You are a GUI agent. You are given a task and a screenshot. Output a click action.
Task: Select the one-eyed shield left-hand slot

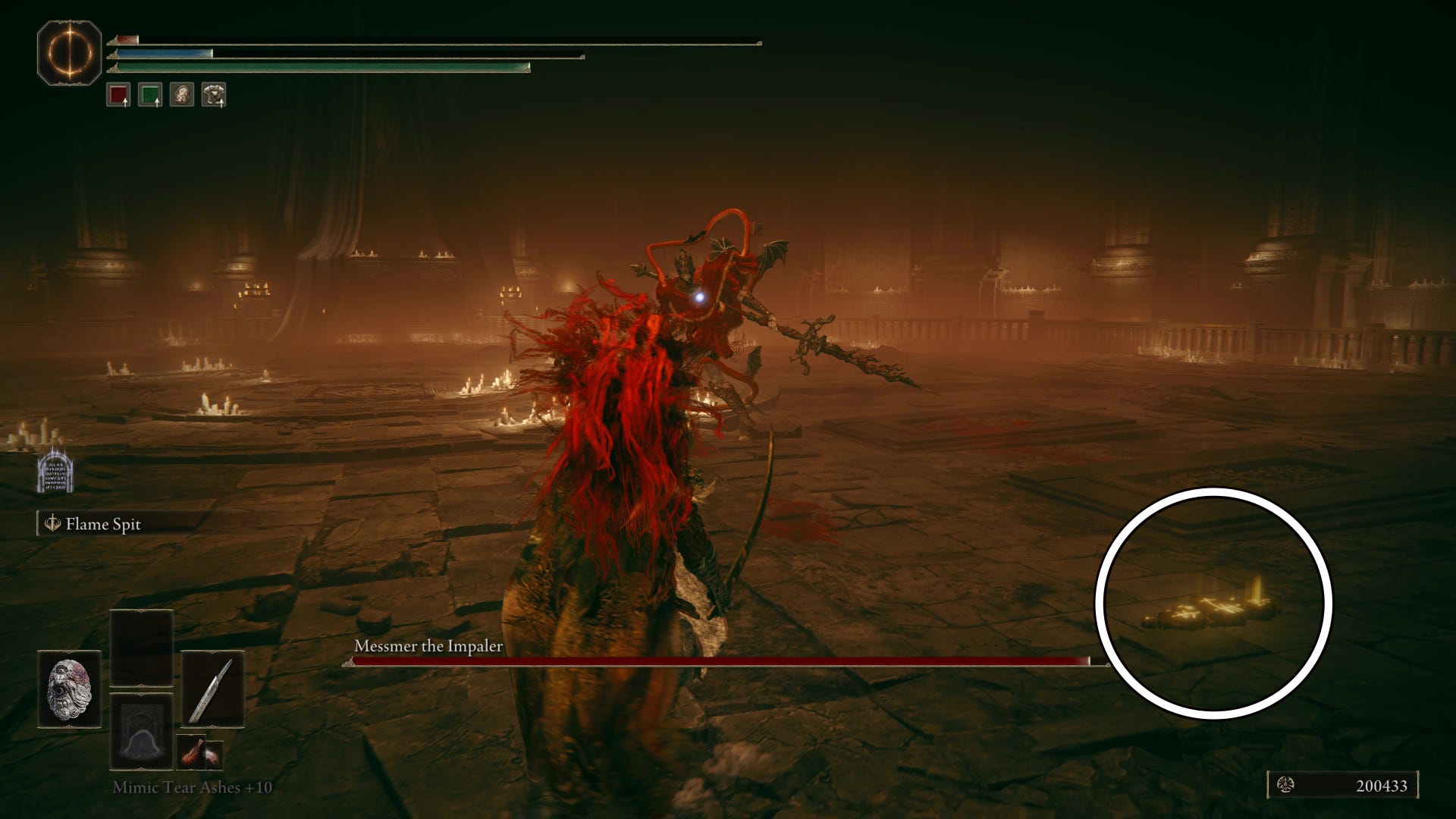69,689
